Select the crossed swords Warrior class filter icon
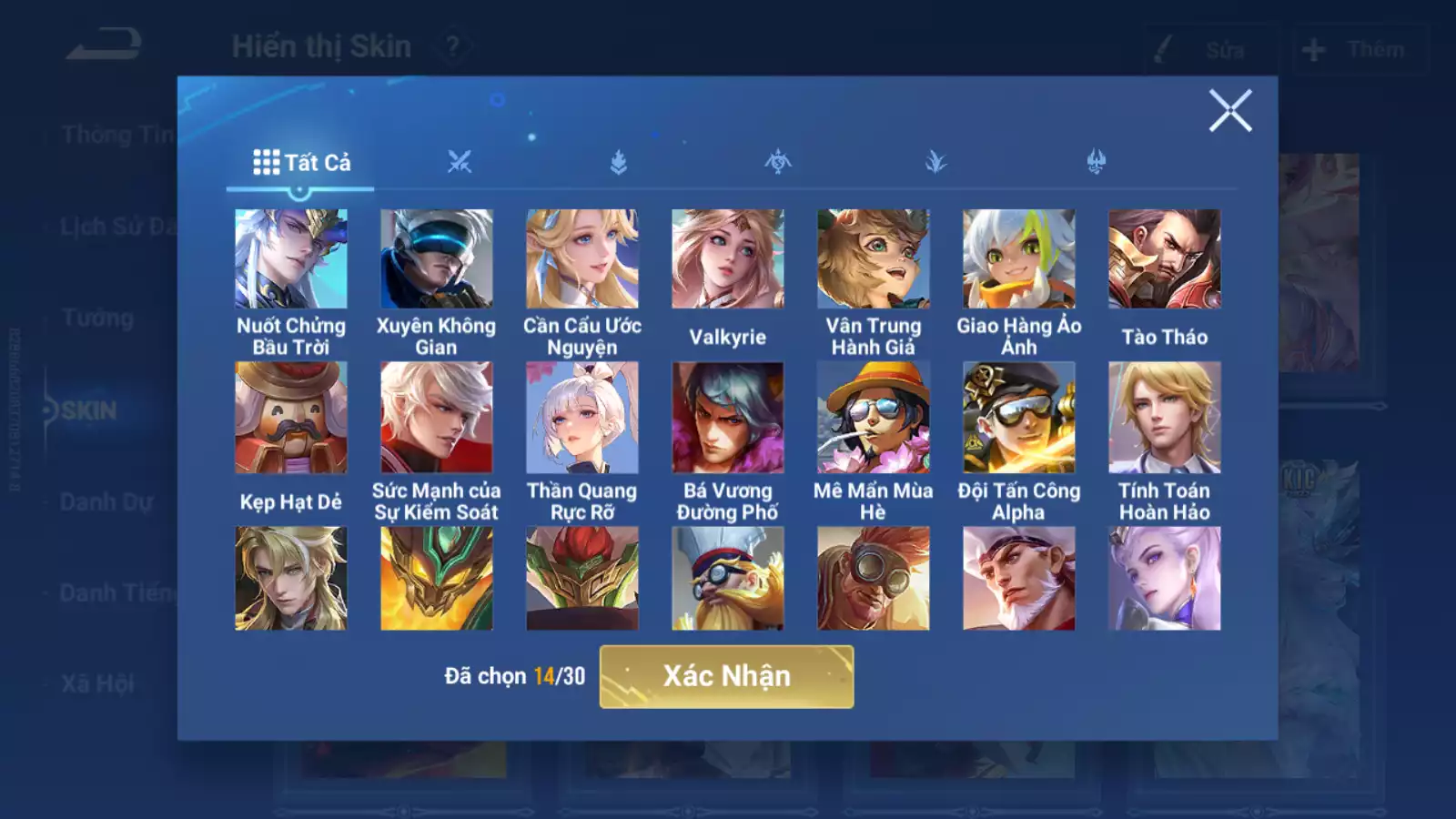1456x819 pixels. point(461,160)
